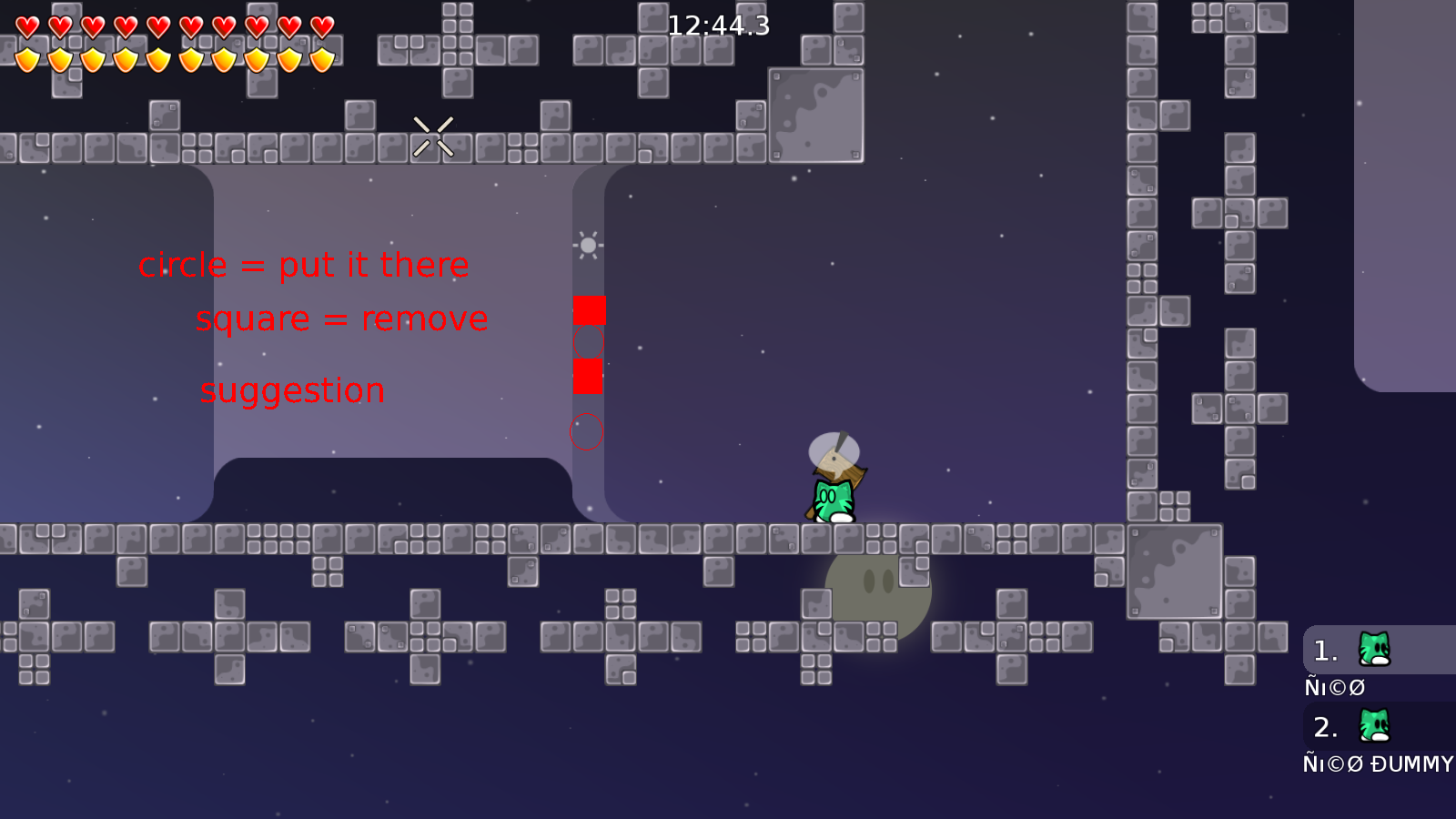Toggle the upper red square remove marker
Viewport: 1456px width, 819px height.
590,310
